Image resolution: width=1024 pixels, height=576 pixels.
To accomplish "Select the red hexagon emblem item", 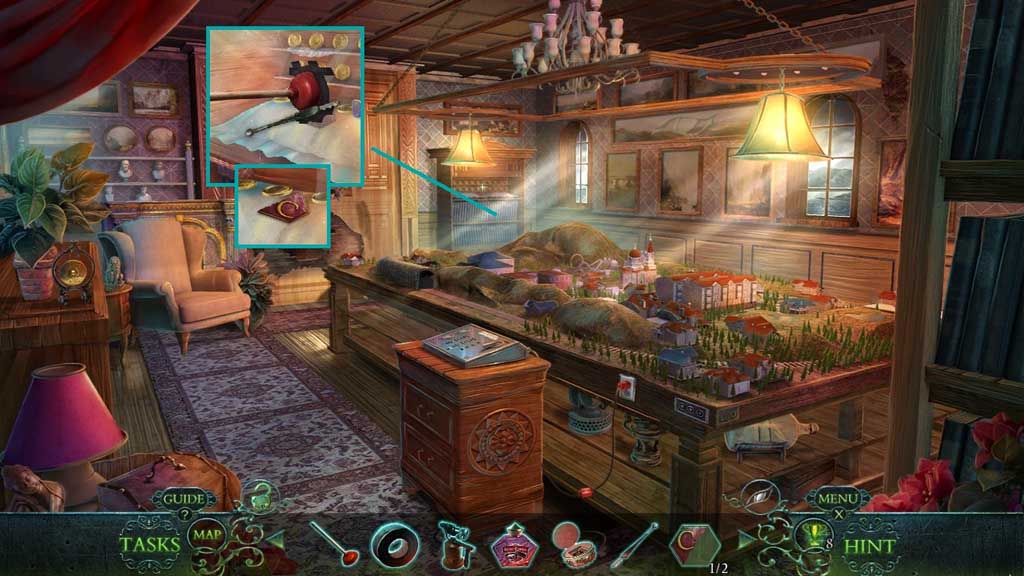I will [695, 544].
